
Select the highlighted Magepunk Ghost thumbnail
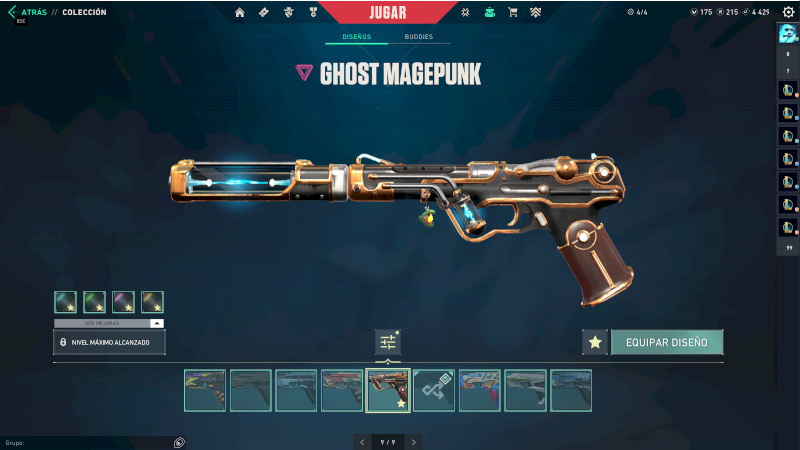tap(388, 390)
